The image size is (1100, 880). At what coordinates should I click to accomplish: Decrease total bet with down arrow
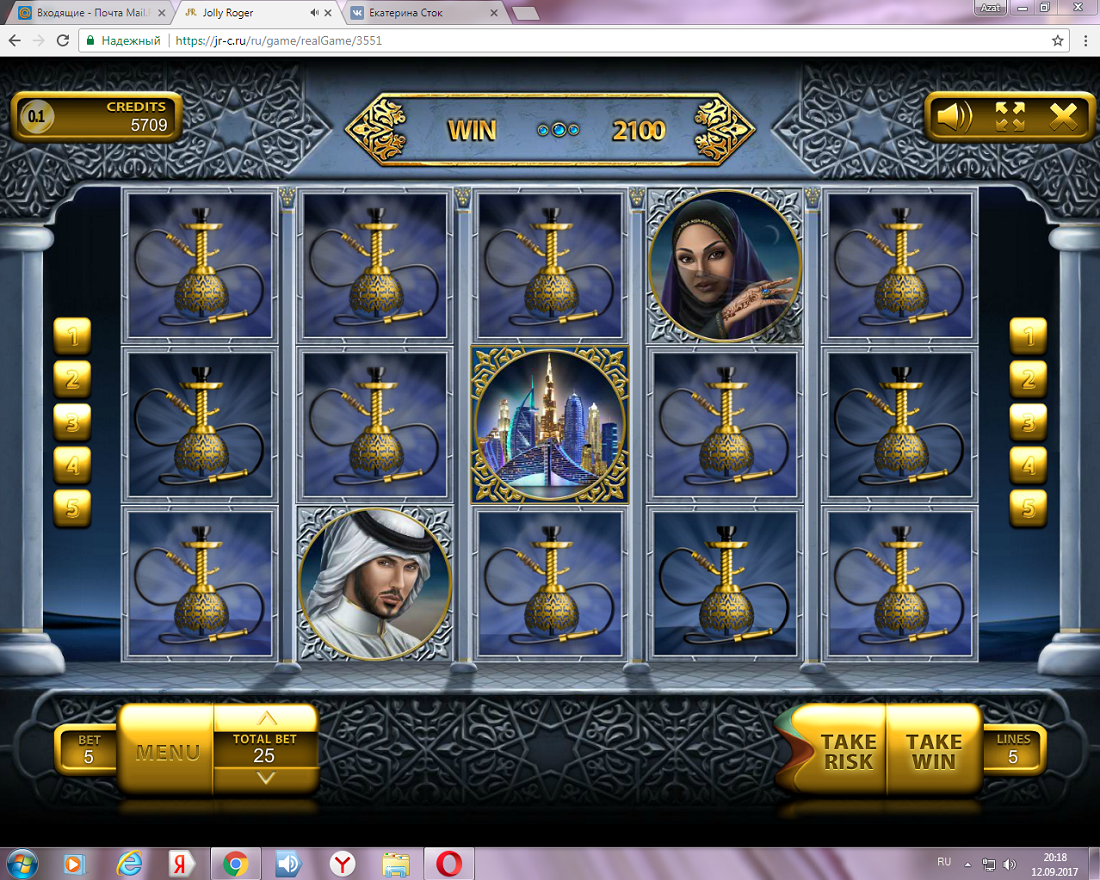266,778
